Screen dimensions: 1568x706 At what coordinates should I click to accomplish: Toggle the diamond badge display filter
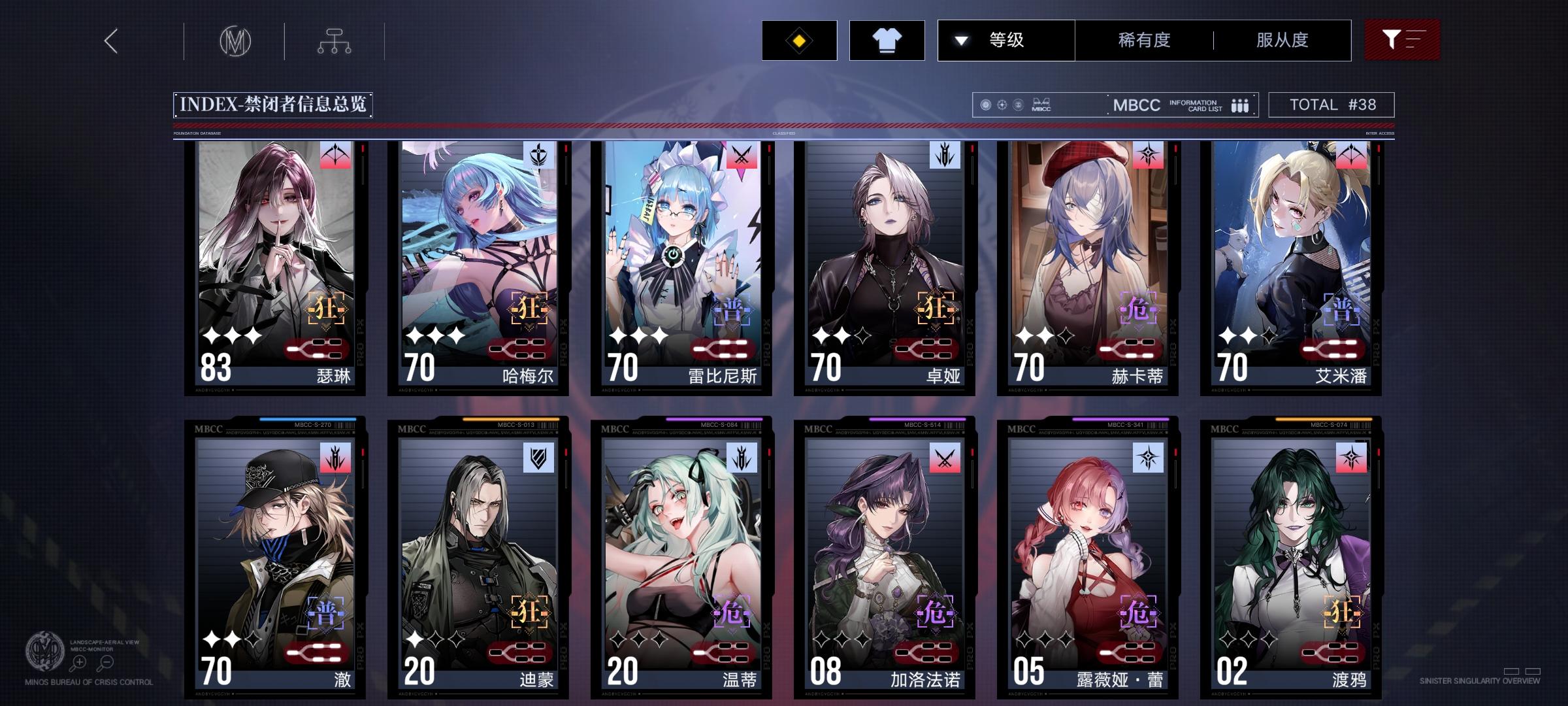pyautogui.click(x=798, y=40)
